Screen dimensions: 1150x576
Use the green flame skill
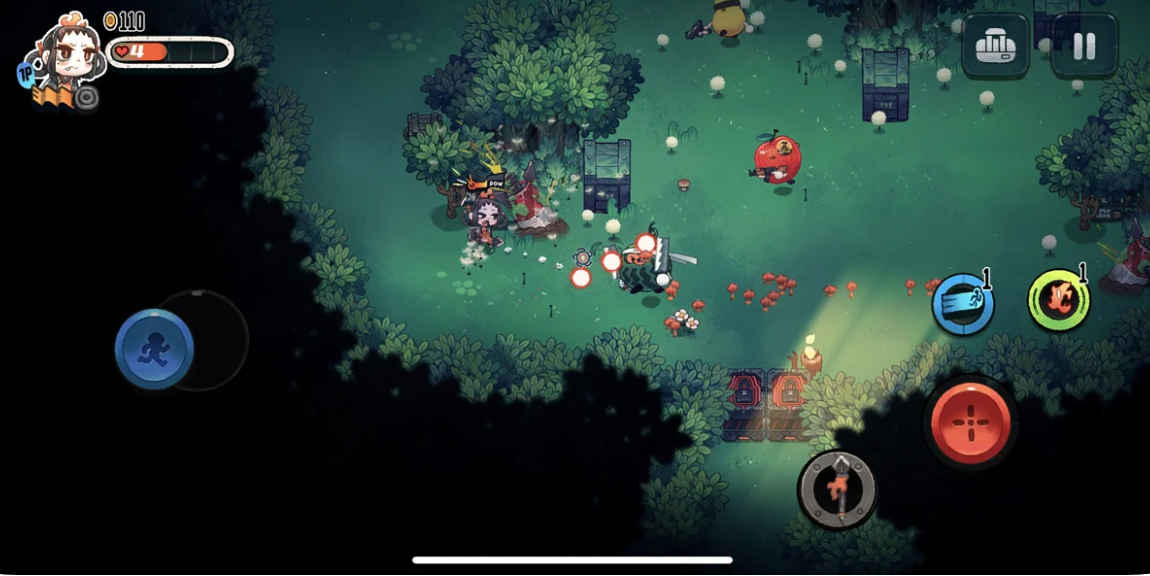tap(1059, 300)
